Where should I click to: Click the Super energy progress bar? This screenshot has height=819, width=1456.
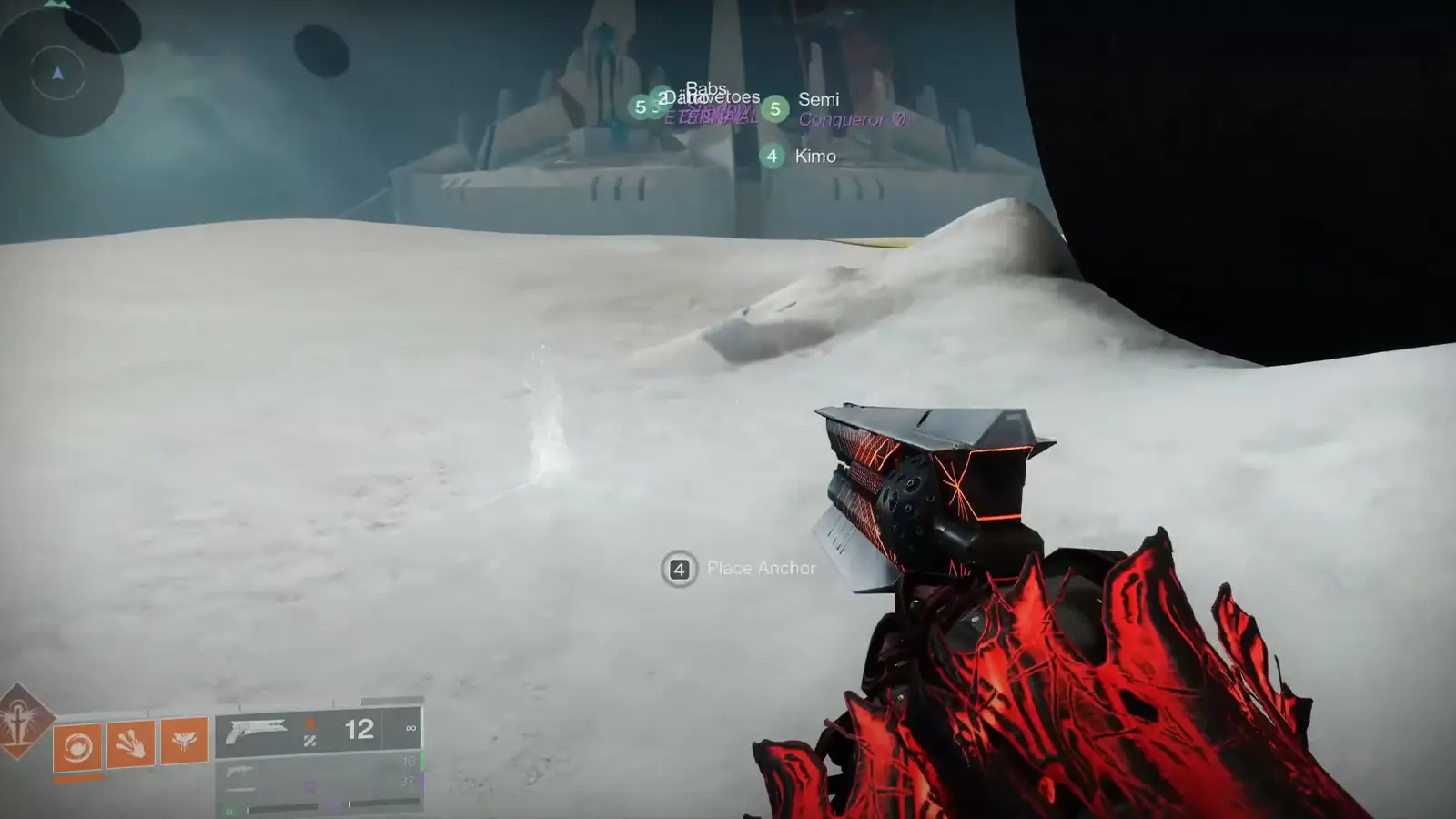point(76,776)
